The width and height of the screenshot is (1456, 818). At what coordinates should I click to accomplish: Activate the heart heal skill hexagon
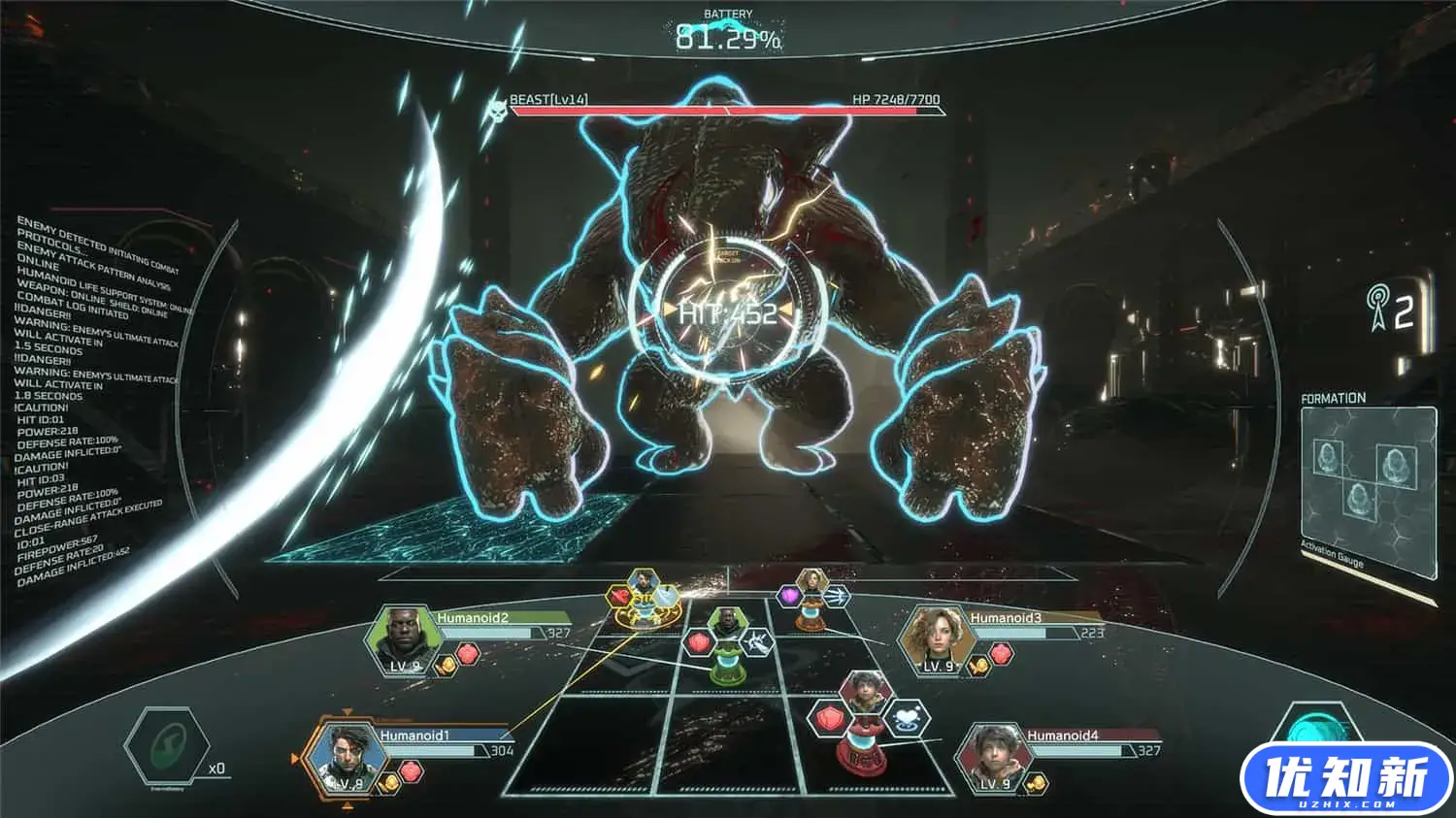point(908,720)
